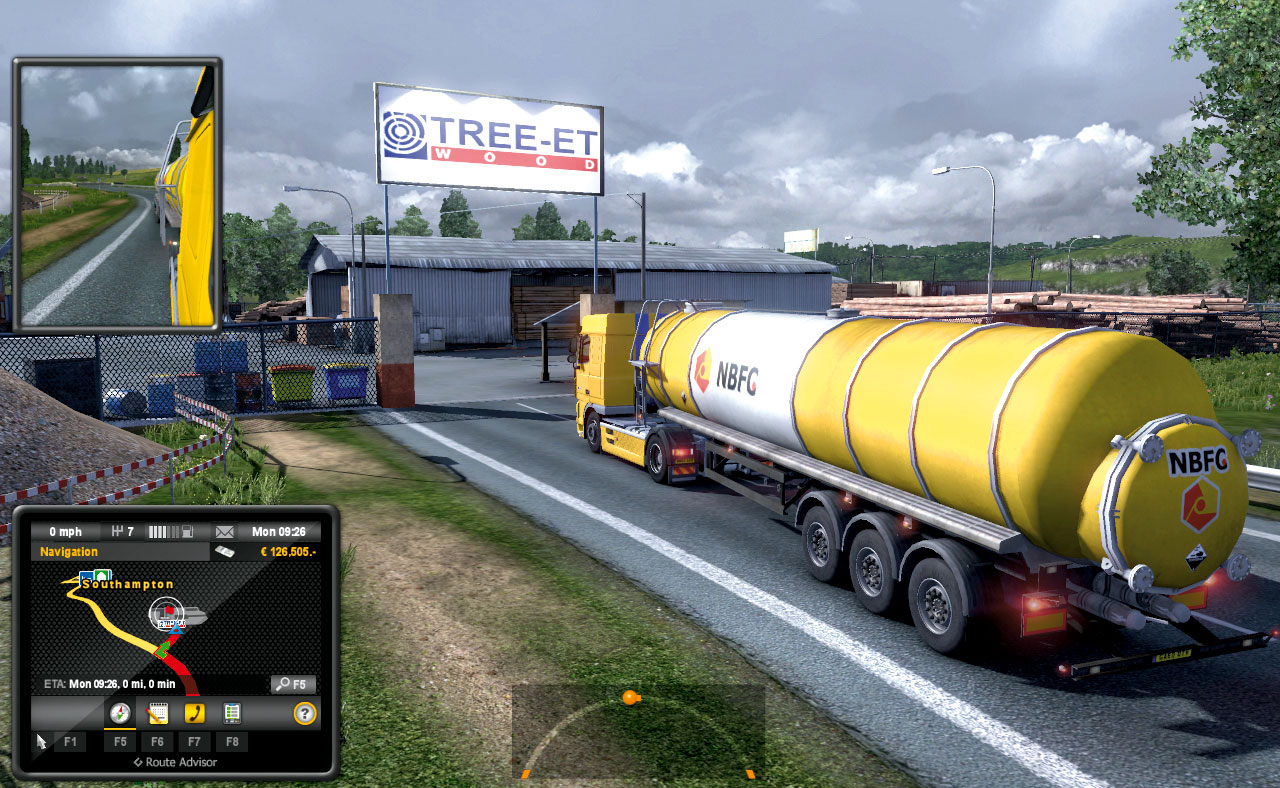Click the mail envelope icon in the status bar

point(224,532)
